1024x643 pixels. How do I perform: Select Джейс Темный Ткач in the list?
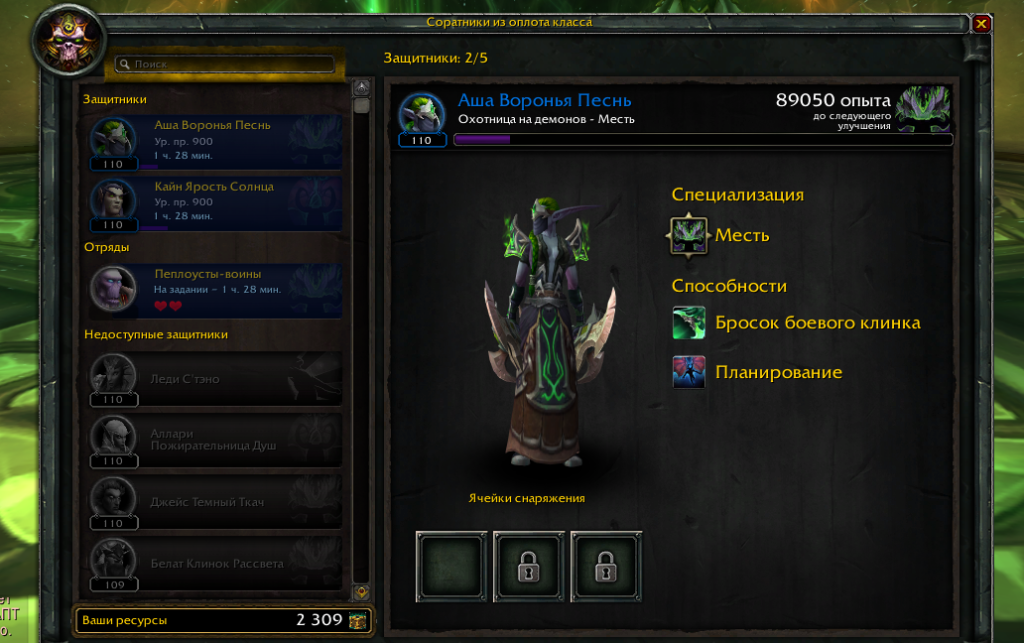(214, 501)
